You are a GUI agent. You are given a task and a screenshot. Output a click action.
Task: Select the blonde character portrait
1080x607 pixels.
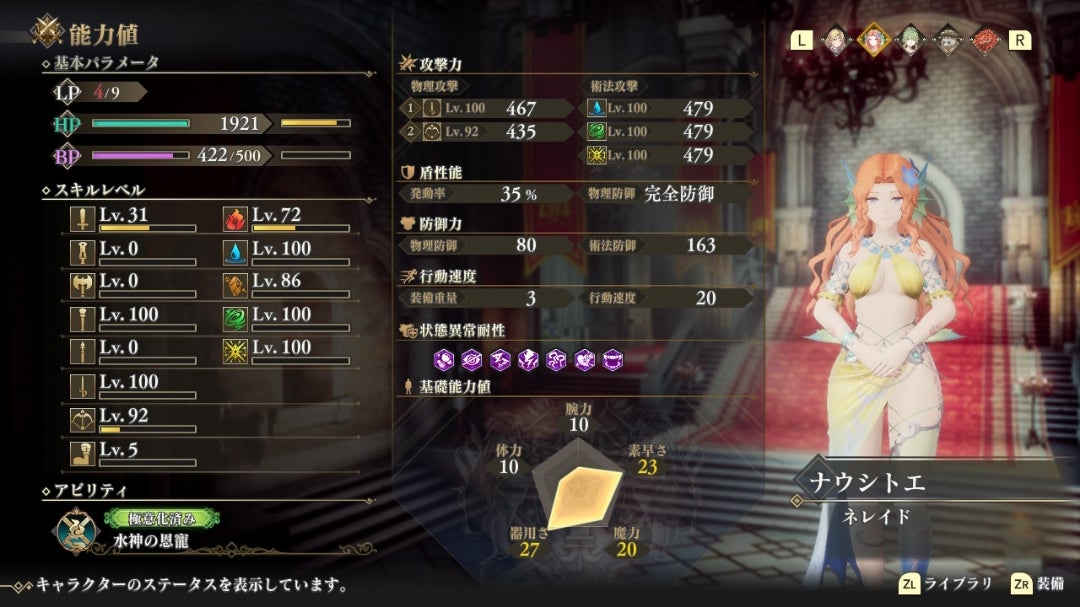834,40
